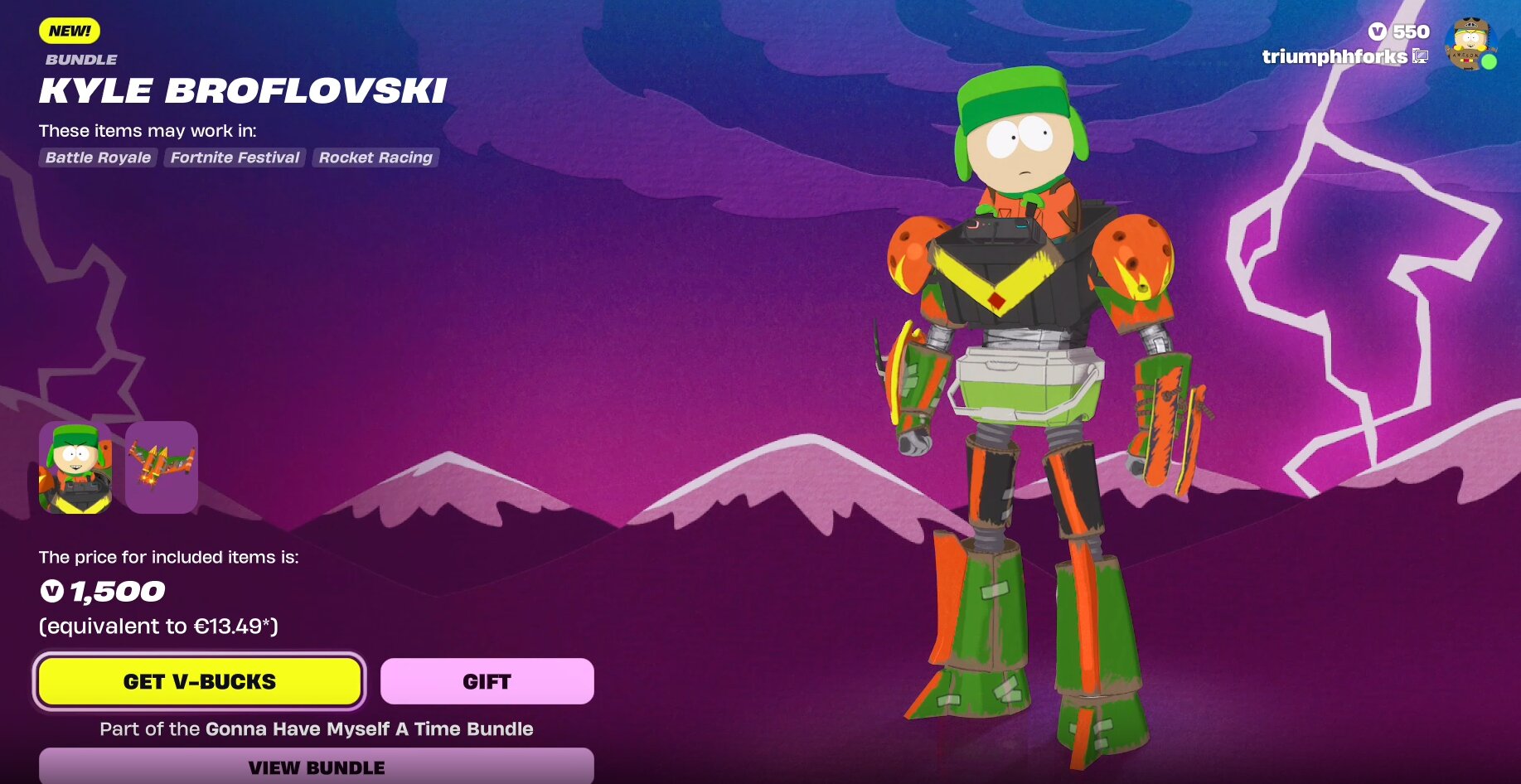Choose the Fortnite Festival mode tag
Viewport: 1521px width, 784px height.
click(x=235, y=157)
